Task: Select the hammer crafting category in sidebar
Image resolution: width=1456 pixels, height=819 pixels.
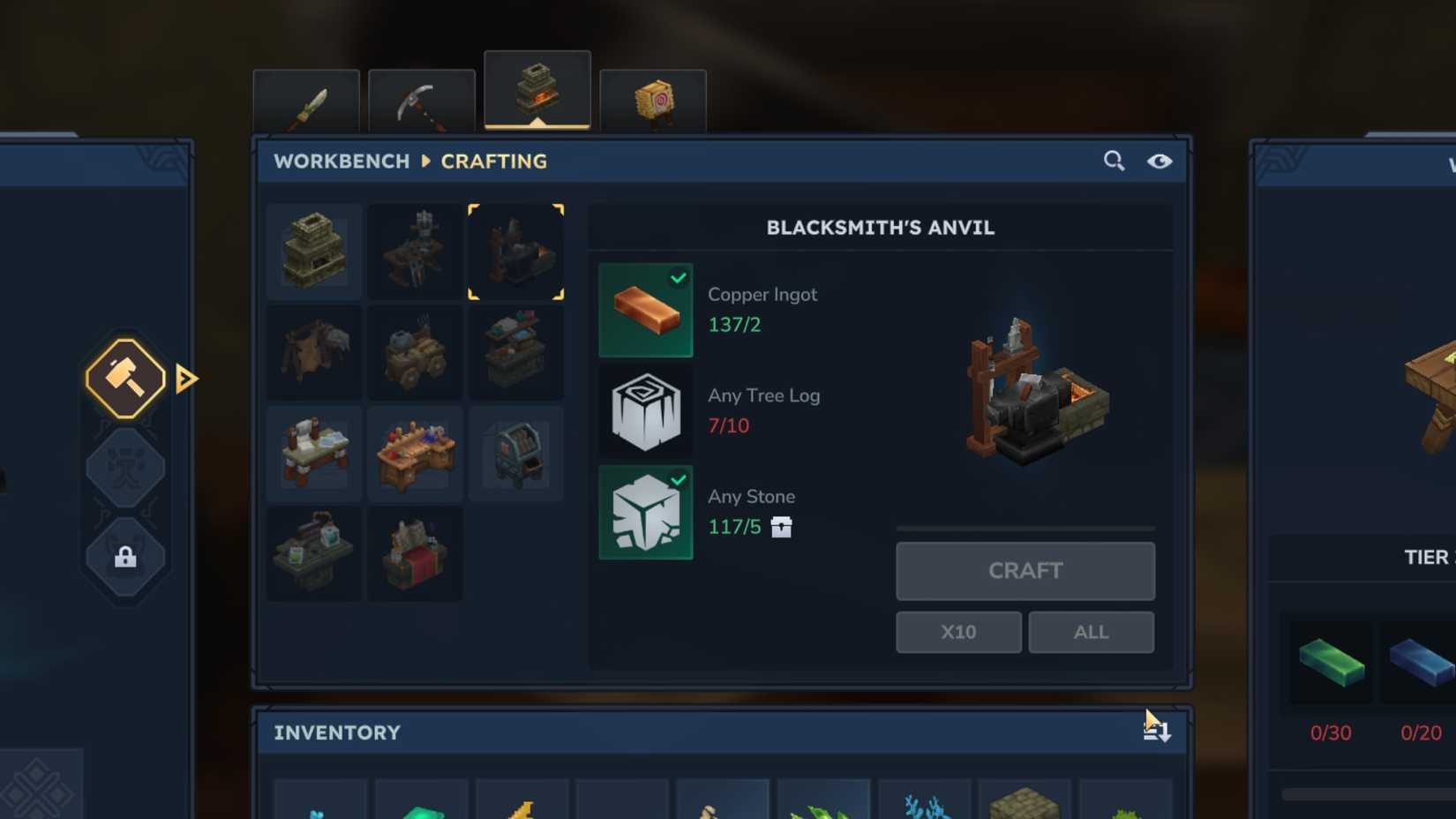Action: pyautogui.click(x=124, y=378)
